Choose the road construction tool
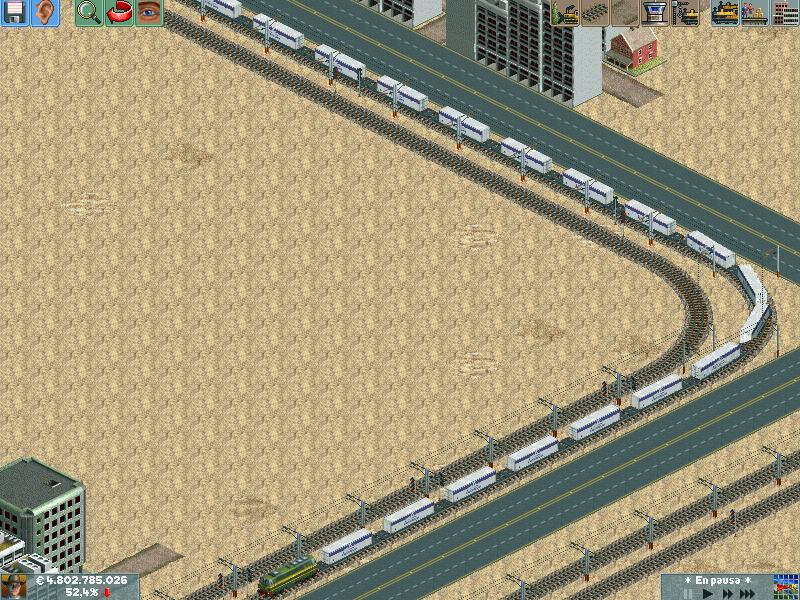 626,12
